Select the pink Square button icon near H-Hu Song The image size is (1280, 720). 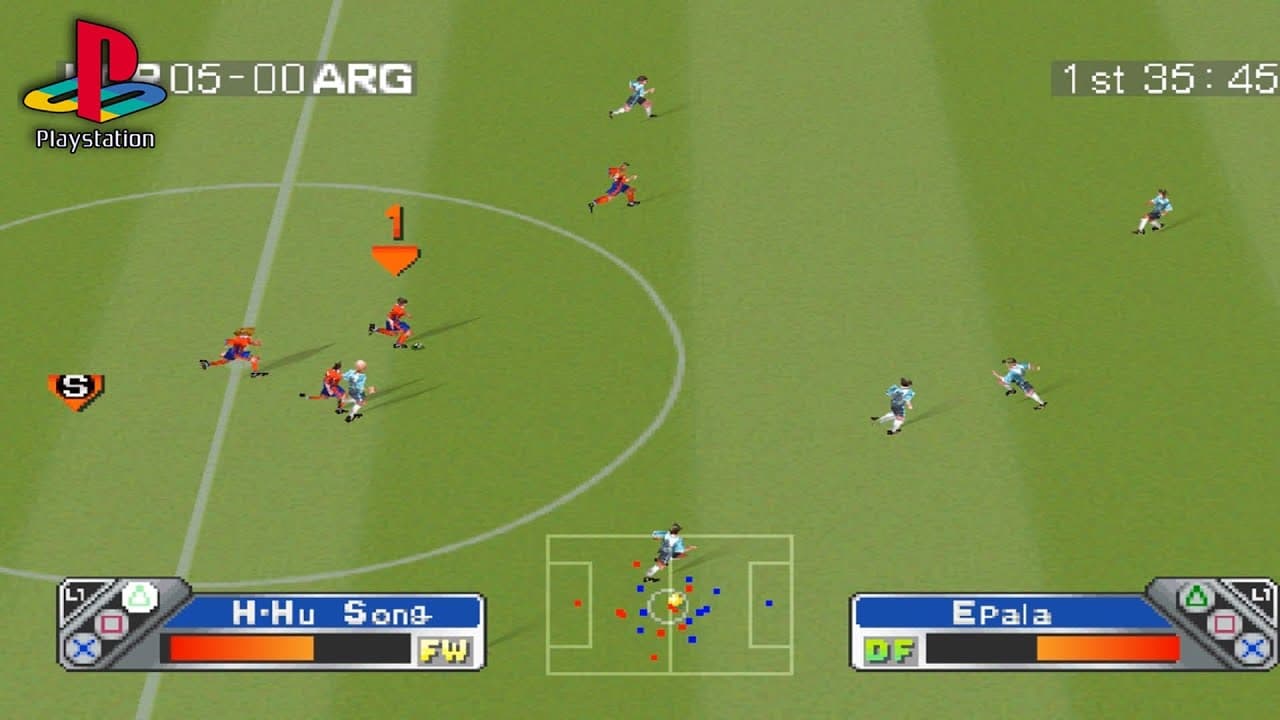point(109,620)
